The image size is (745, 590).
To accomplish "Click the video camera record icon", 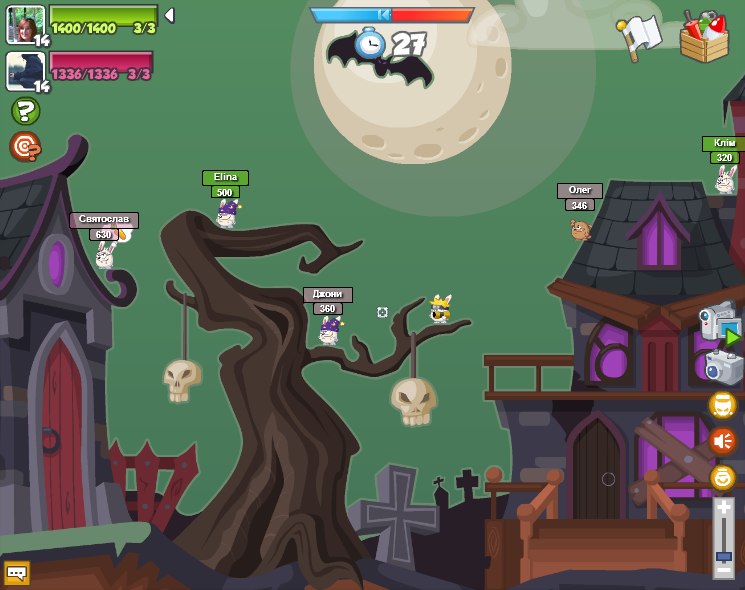I will coord(719,323).
